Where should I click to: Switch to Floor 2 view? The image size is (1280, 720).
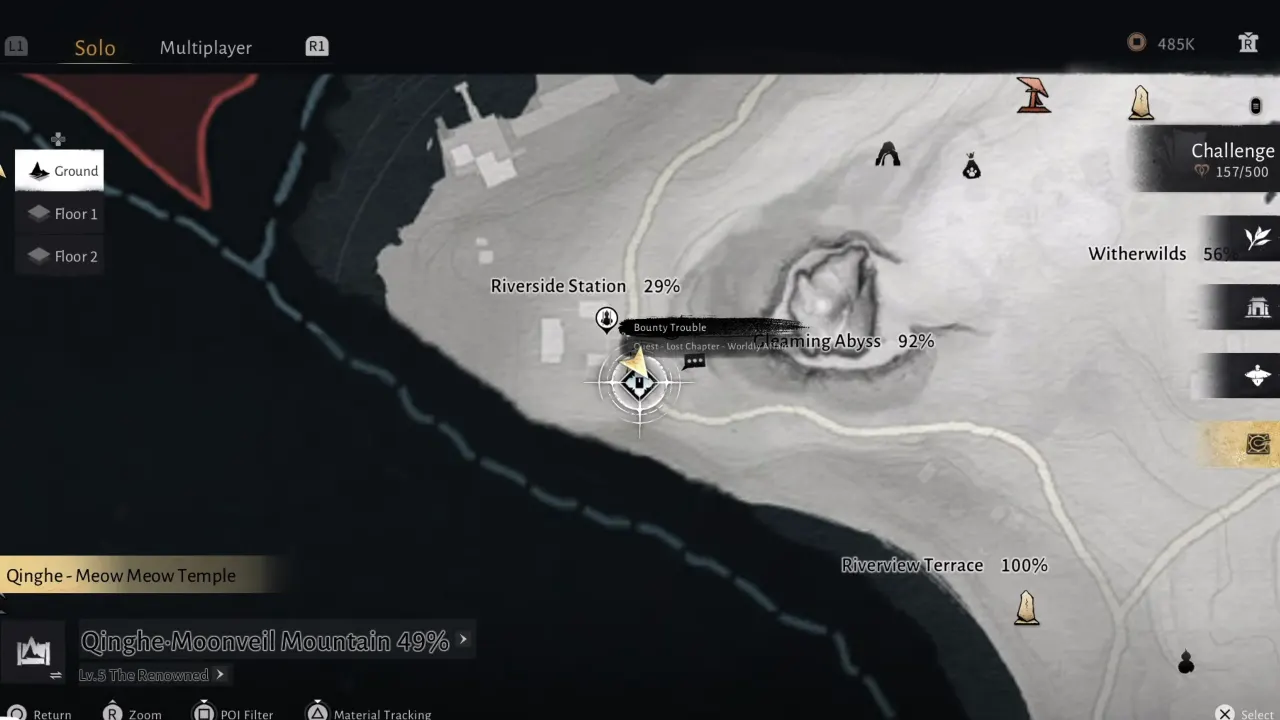tap(60, 256)
